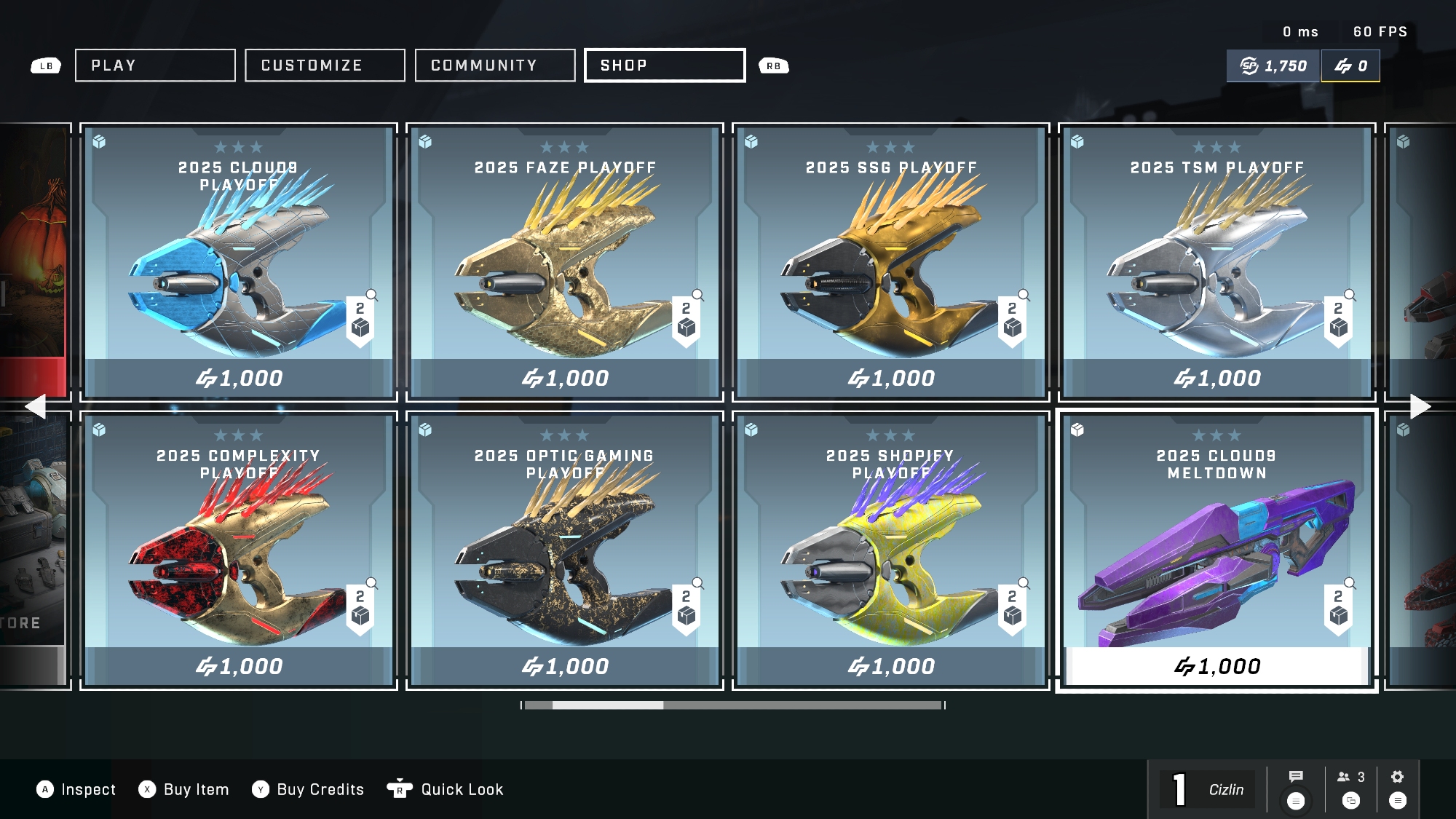Open the 2025 SSG Playoff bundle
Screen dimensions: 1456x819
coord(891,262)
